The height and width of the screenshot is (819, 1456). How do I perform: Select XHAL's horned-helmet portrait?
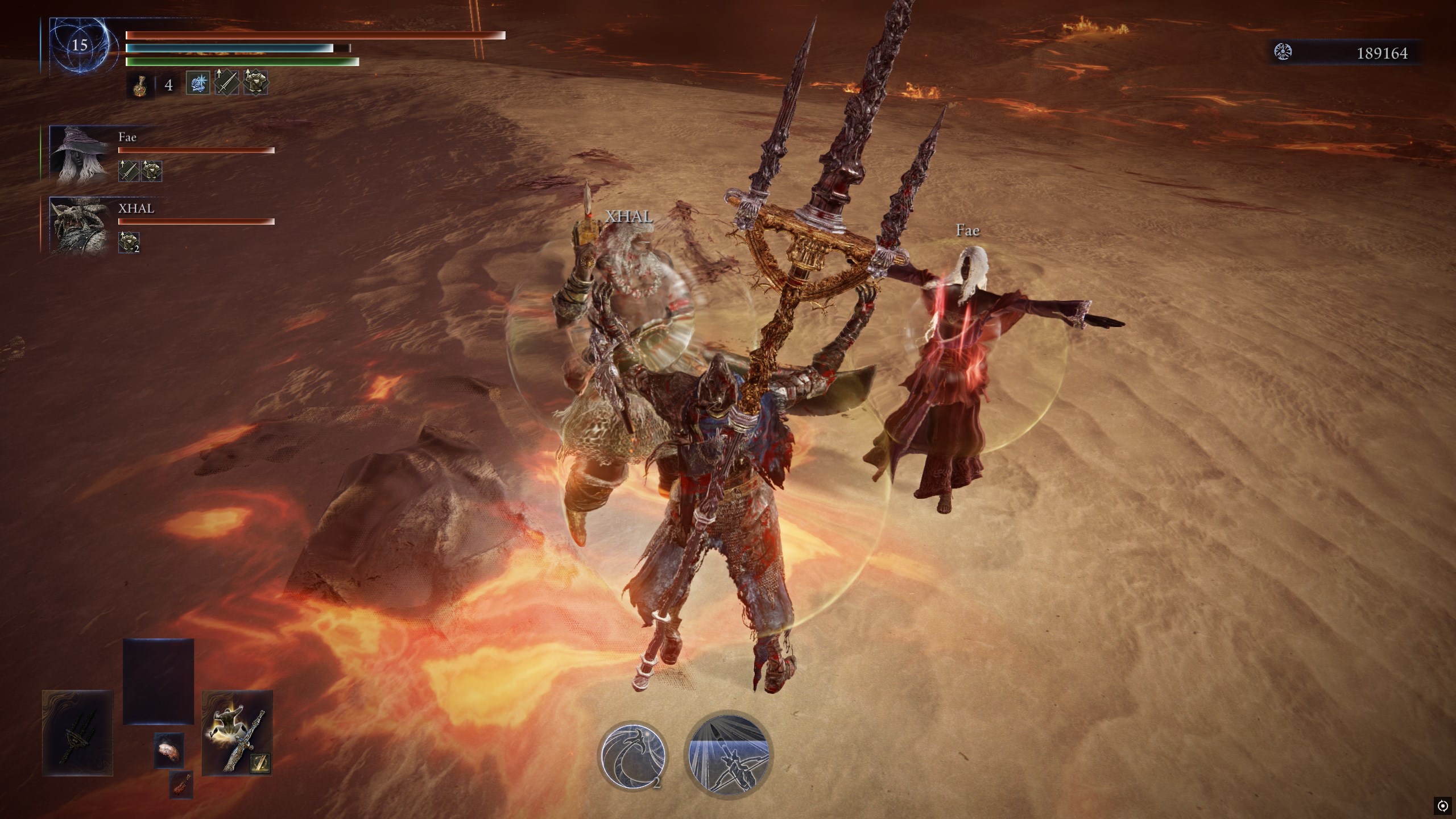tap(79, 225)
